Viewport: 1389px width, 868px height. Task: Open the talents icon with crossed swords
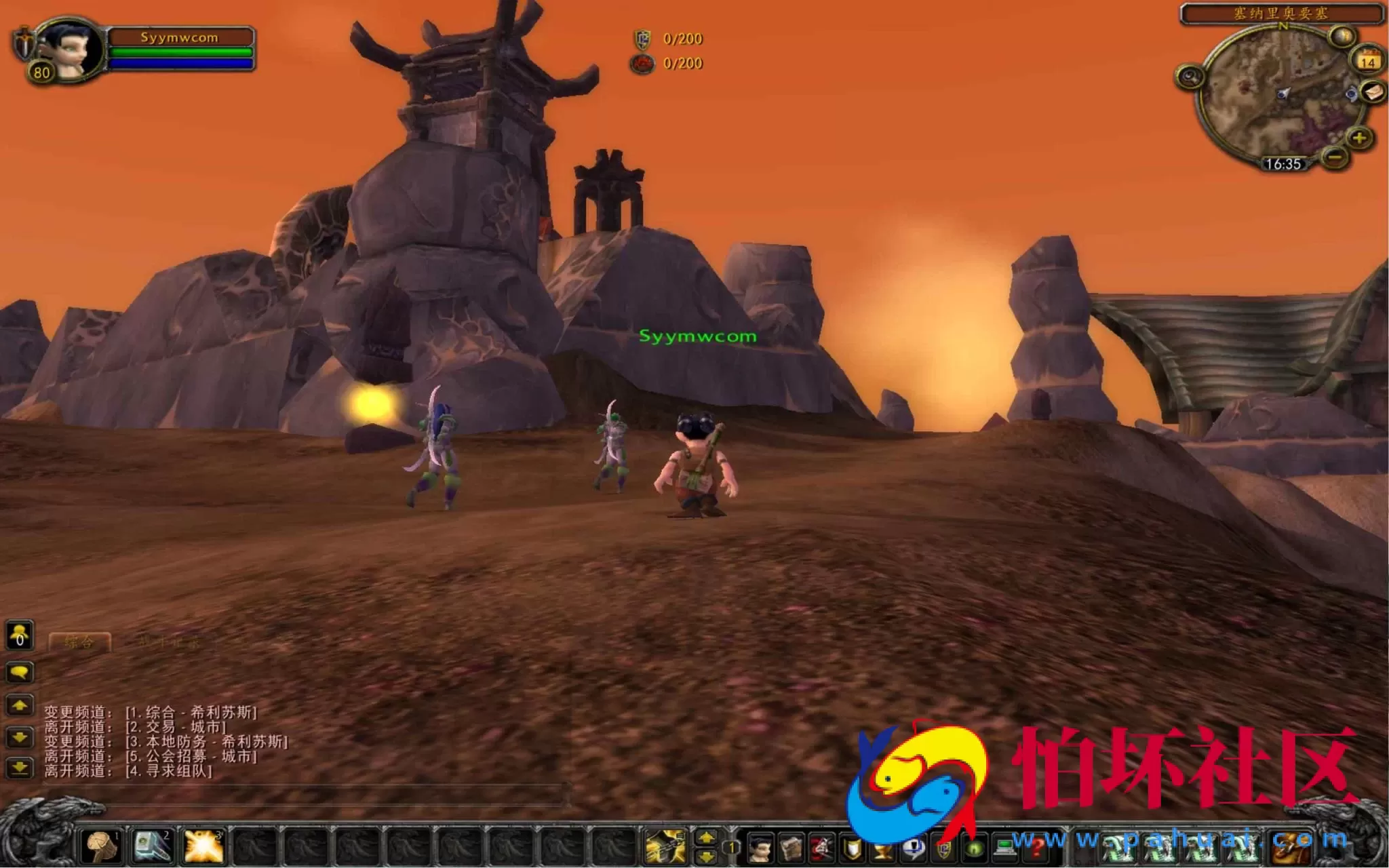(x=822, y=849)
